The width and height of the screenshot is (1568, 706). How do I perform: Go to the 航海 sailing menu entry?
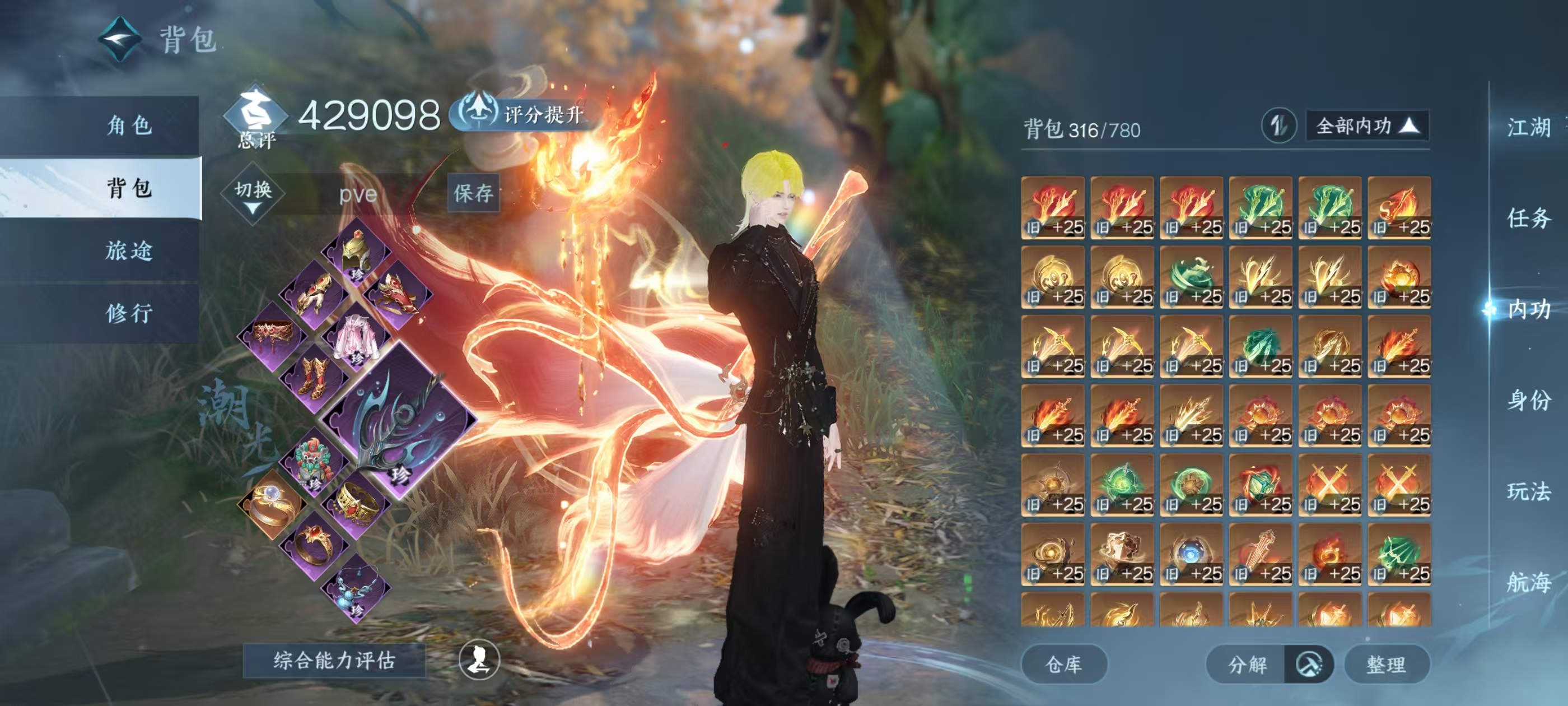[x=1528, y=582]
